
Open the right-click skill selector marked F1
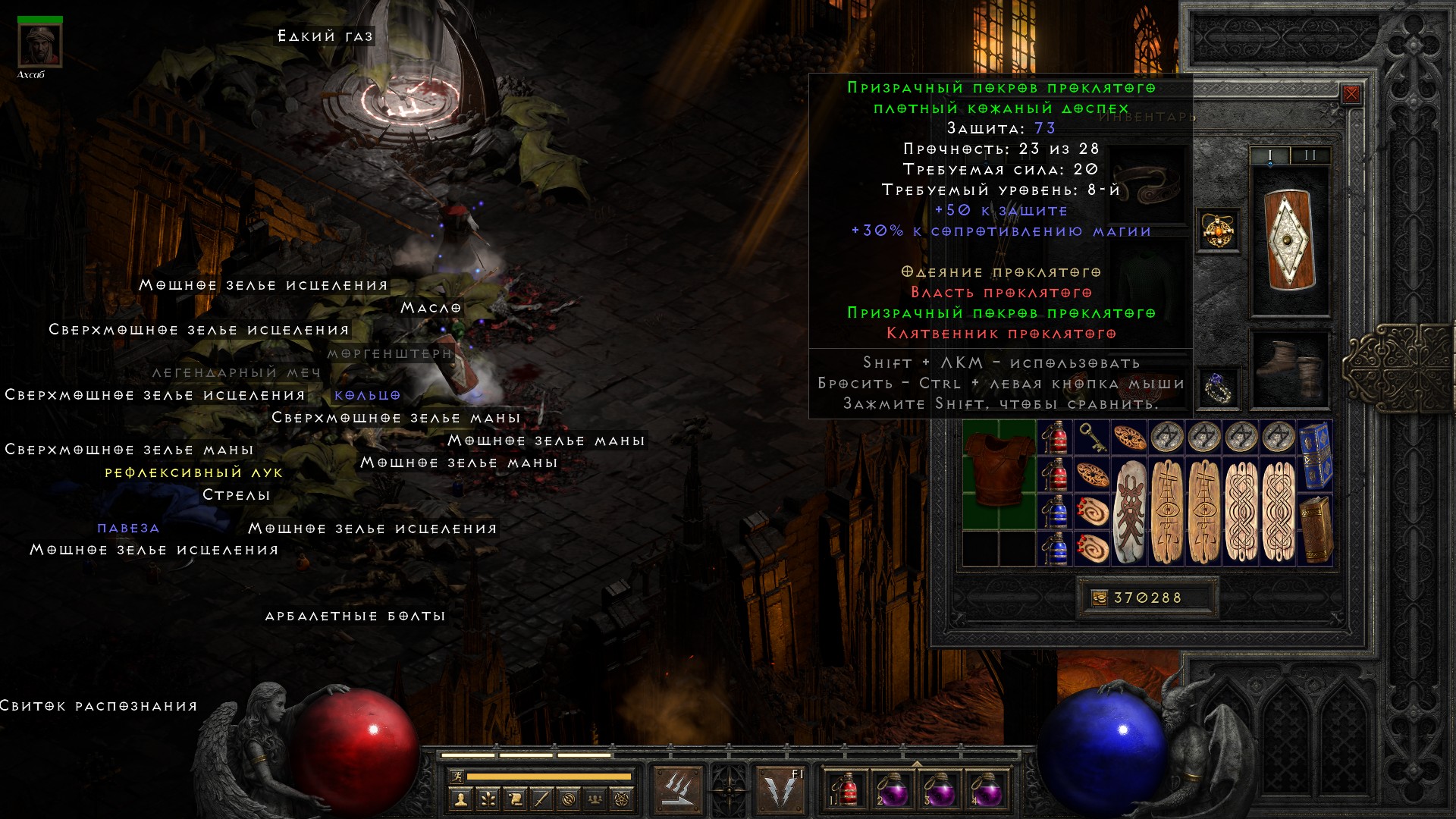pos(781,789)
